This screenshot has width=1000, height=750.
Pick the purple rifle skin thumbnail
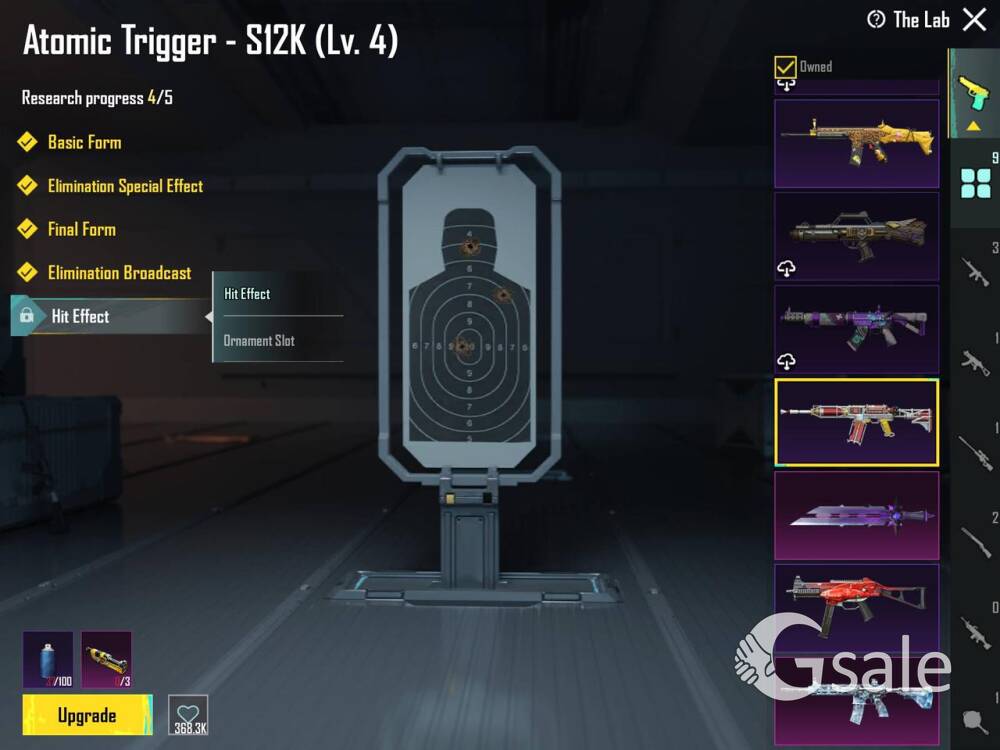coord(856,329)
